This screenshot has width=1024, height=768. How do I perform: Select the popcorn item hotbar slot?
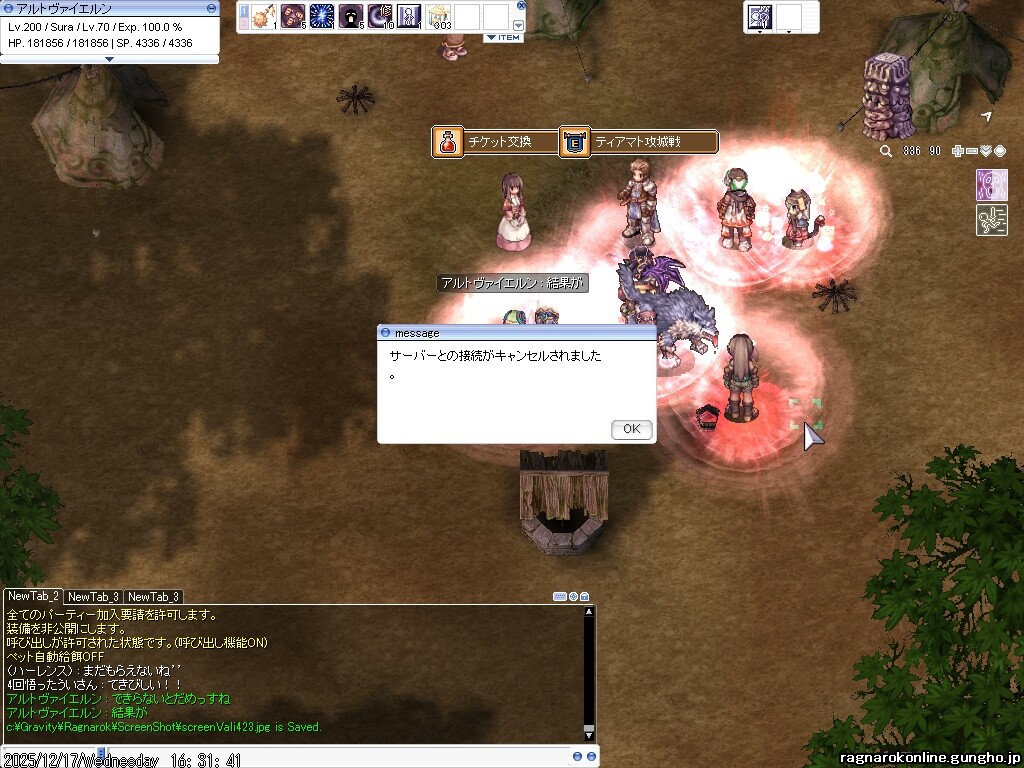(438, 16)
